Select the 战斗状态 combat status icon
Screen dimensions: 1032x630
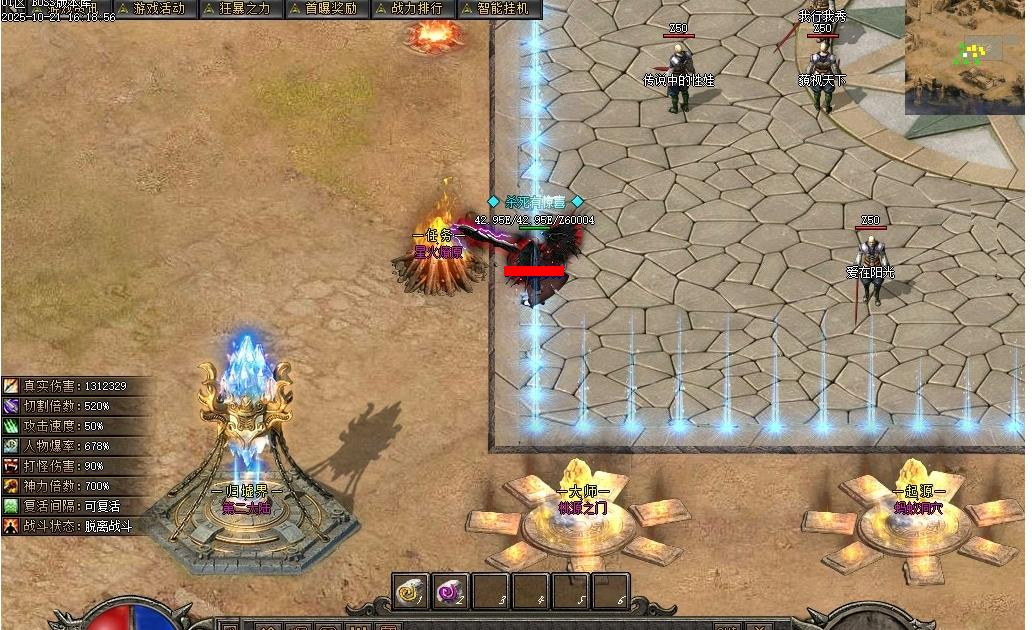[x=11, y=526]
